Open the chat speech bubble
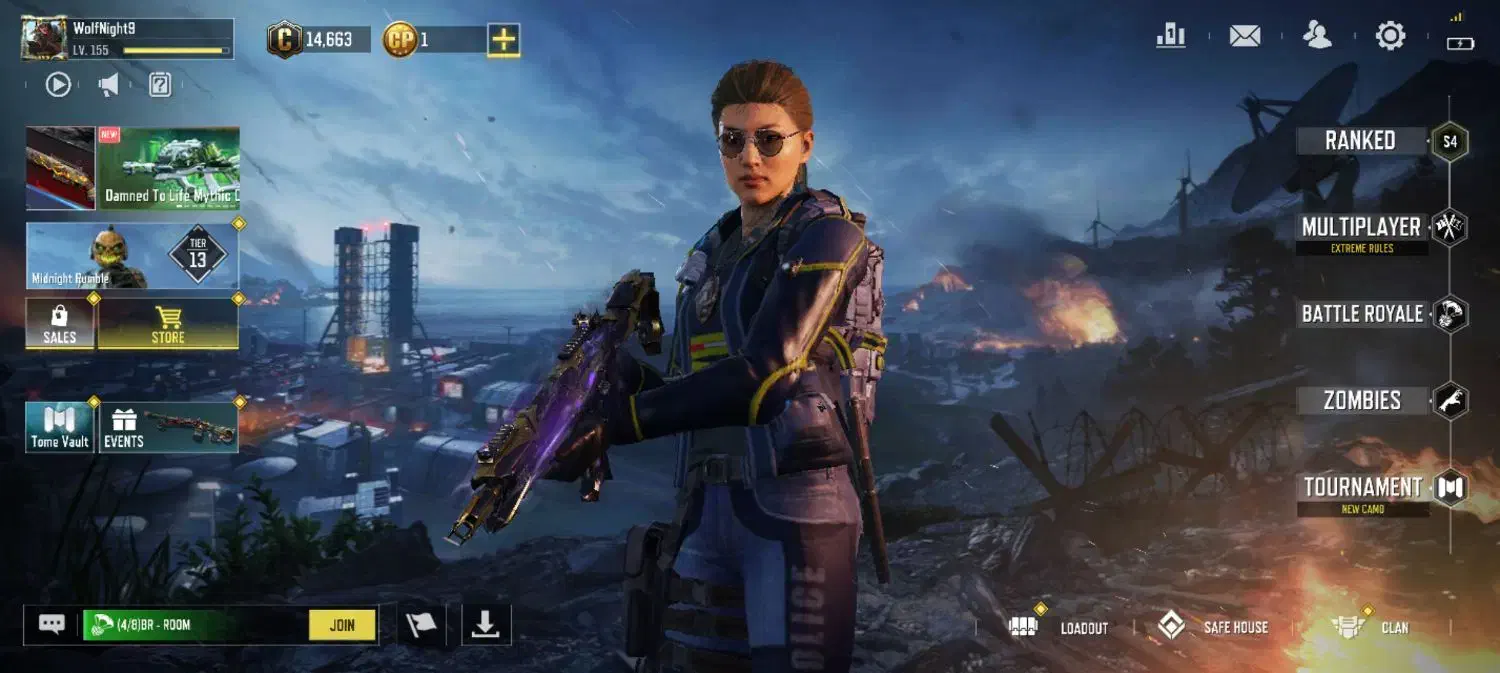 pyautogui.click(x=52, y=625)
